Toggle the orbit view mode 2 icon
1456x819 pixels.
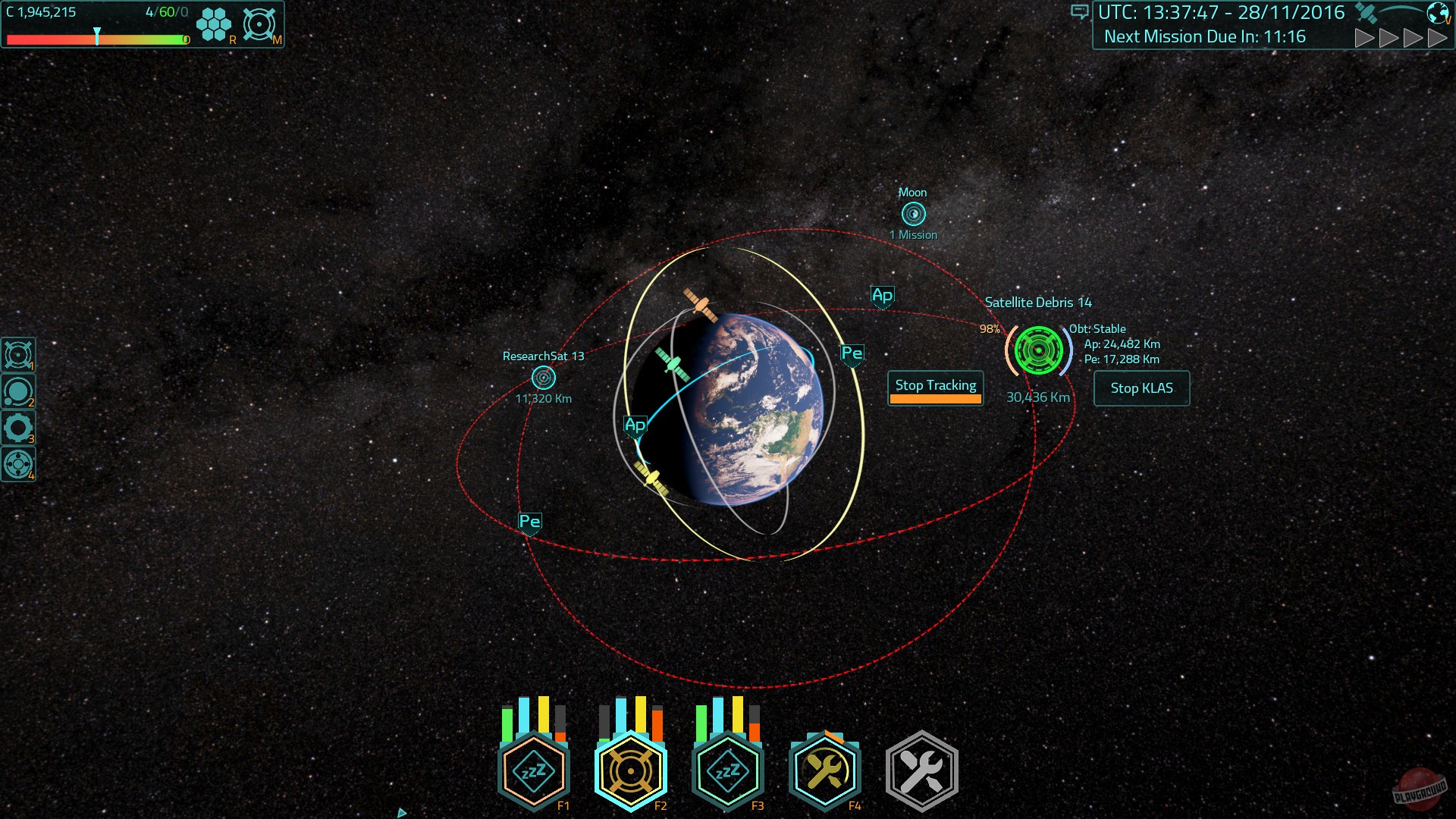pos(19,389)
